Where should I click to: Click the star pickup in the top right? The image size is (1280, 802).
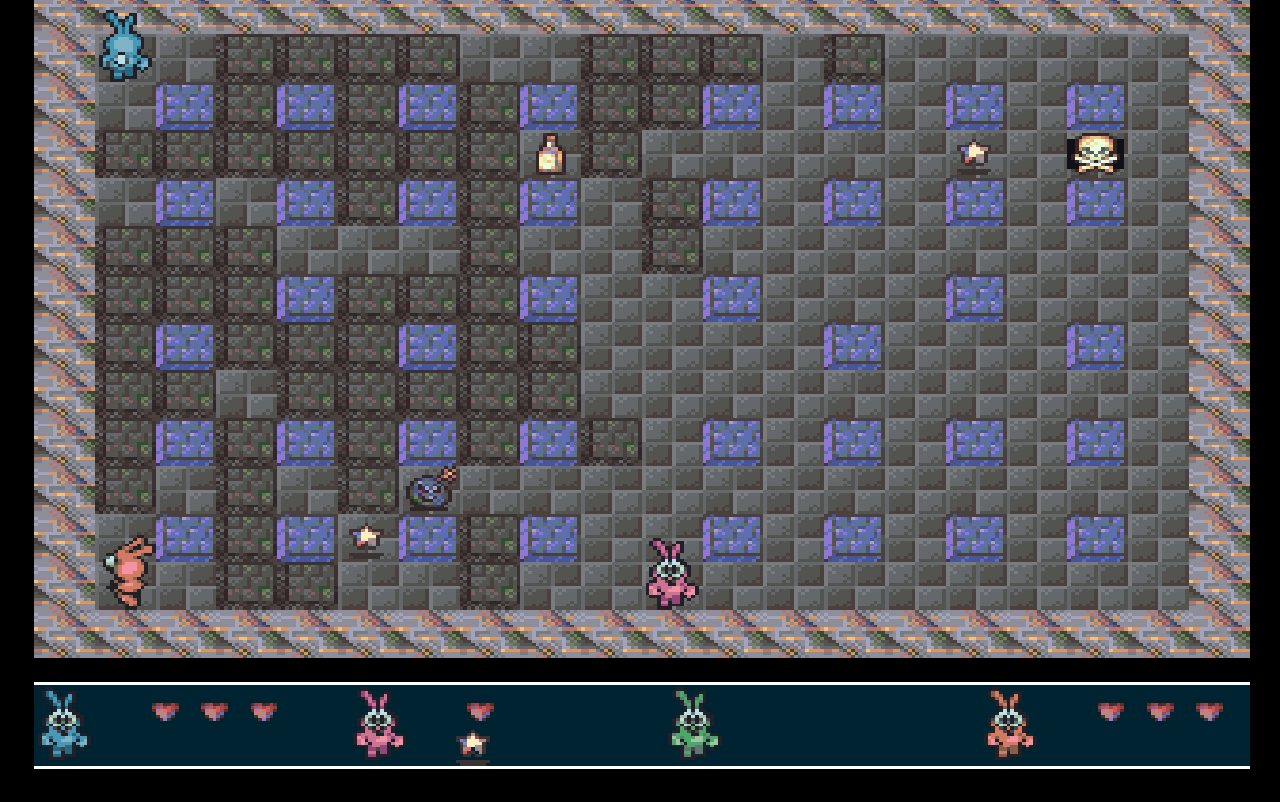973,152
